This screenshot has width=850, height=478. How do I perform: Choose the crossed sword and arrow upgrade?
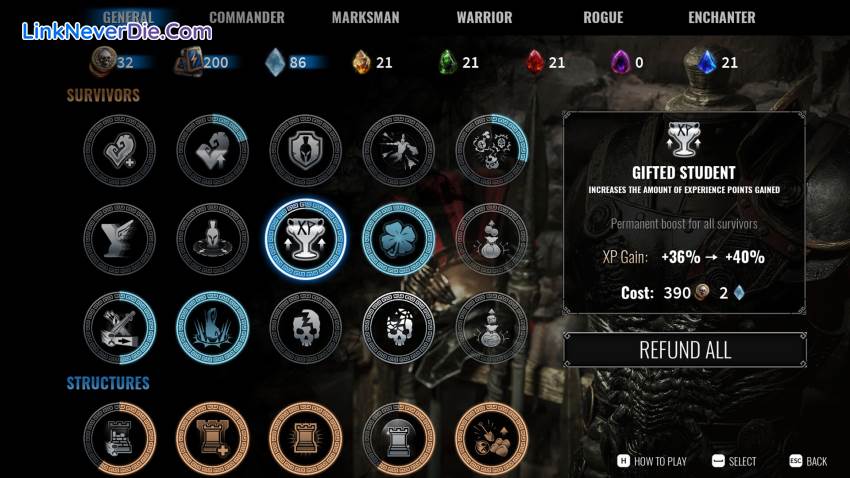tap(120, 328)
